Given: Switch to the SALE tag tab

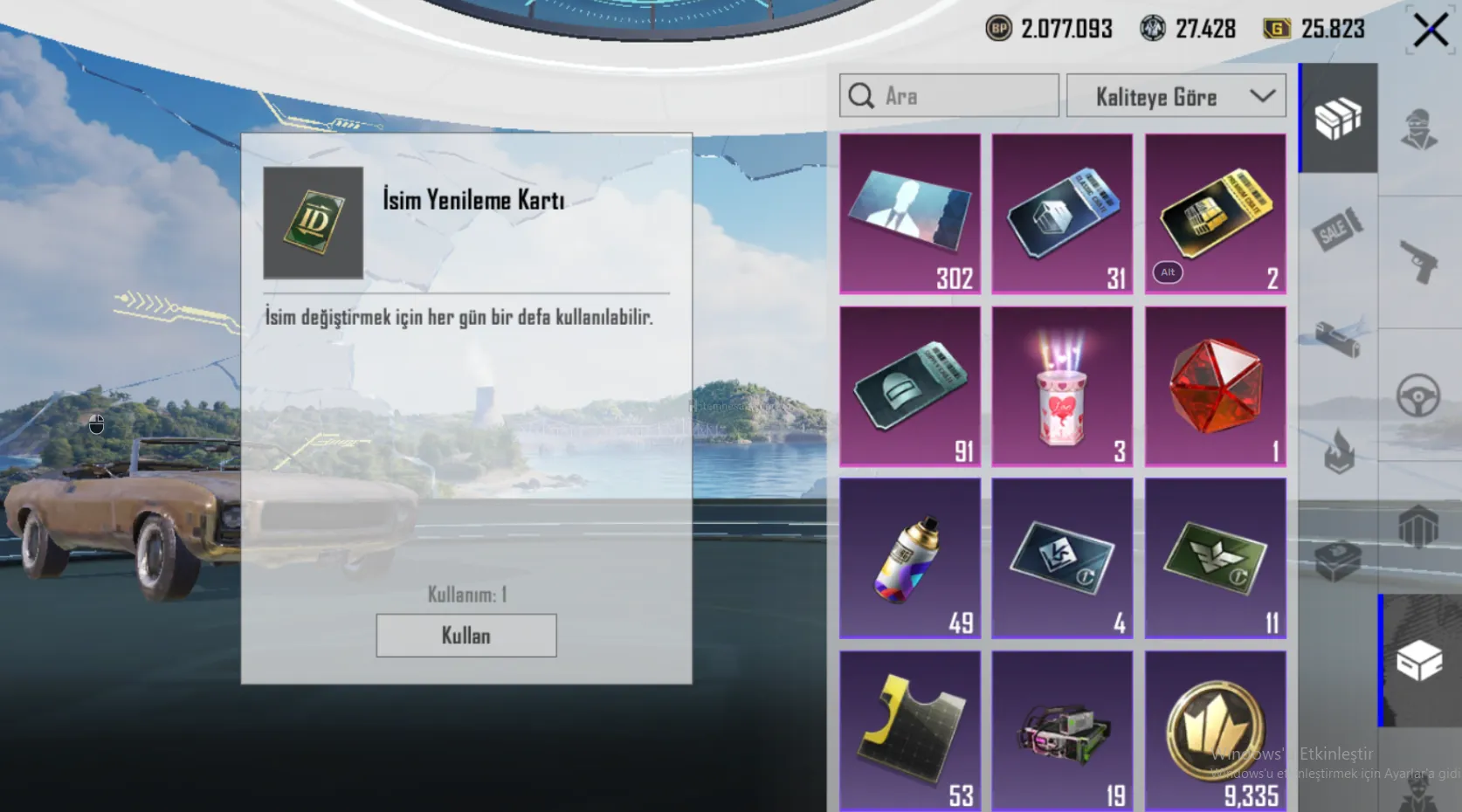Looking at the screenshot, I should [x=1337, y=230].
